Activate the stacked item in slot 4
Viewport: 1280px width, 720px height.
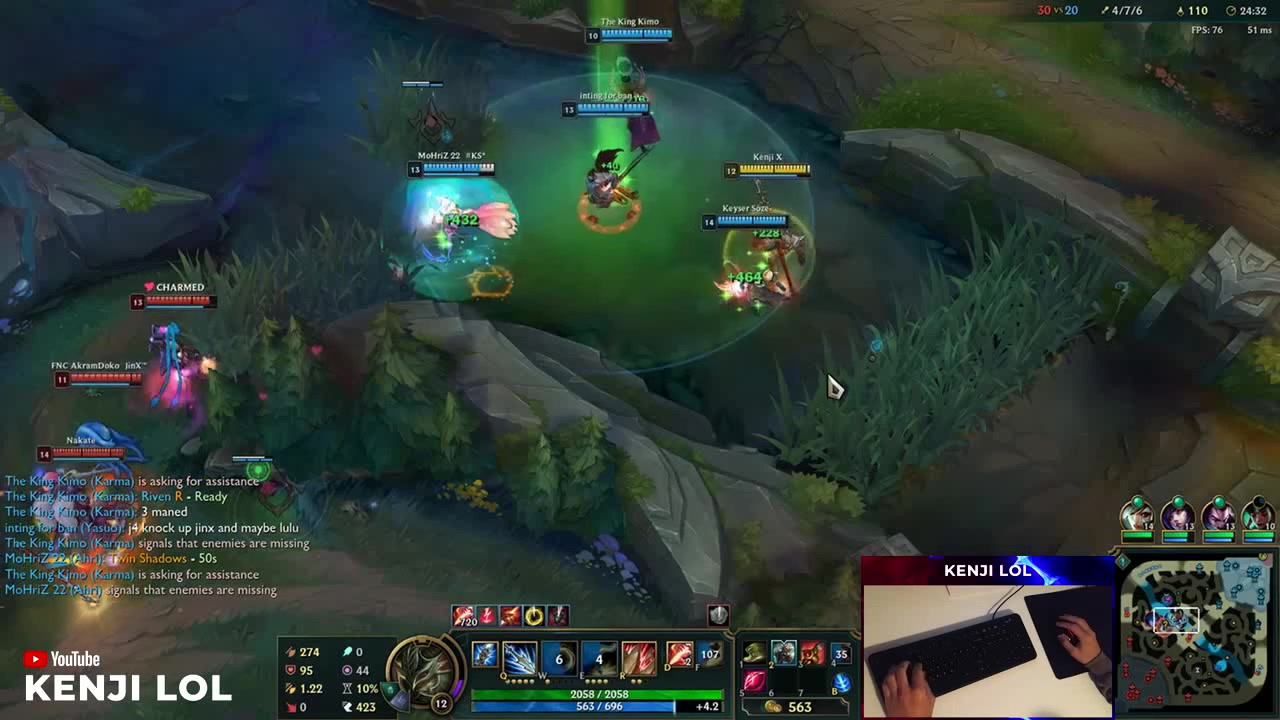point(841,654)
